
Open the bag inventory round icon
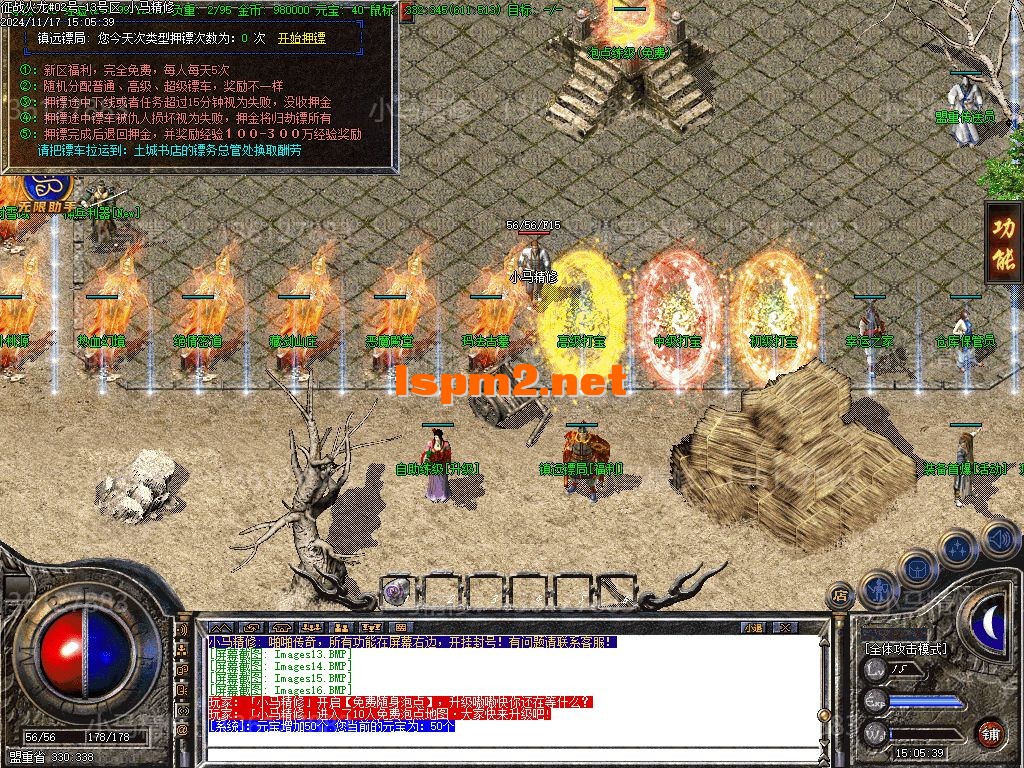[917, 567]
